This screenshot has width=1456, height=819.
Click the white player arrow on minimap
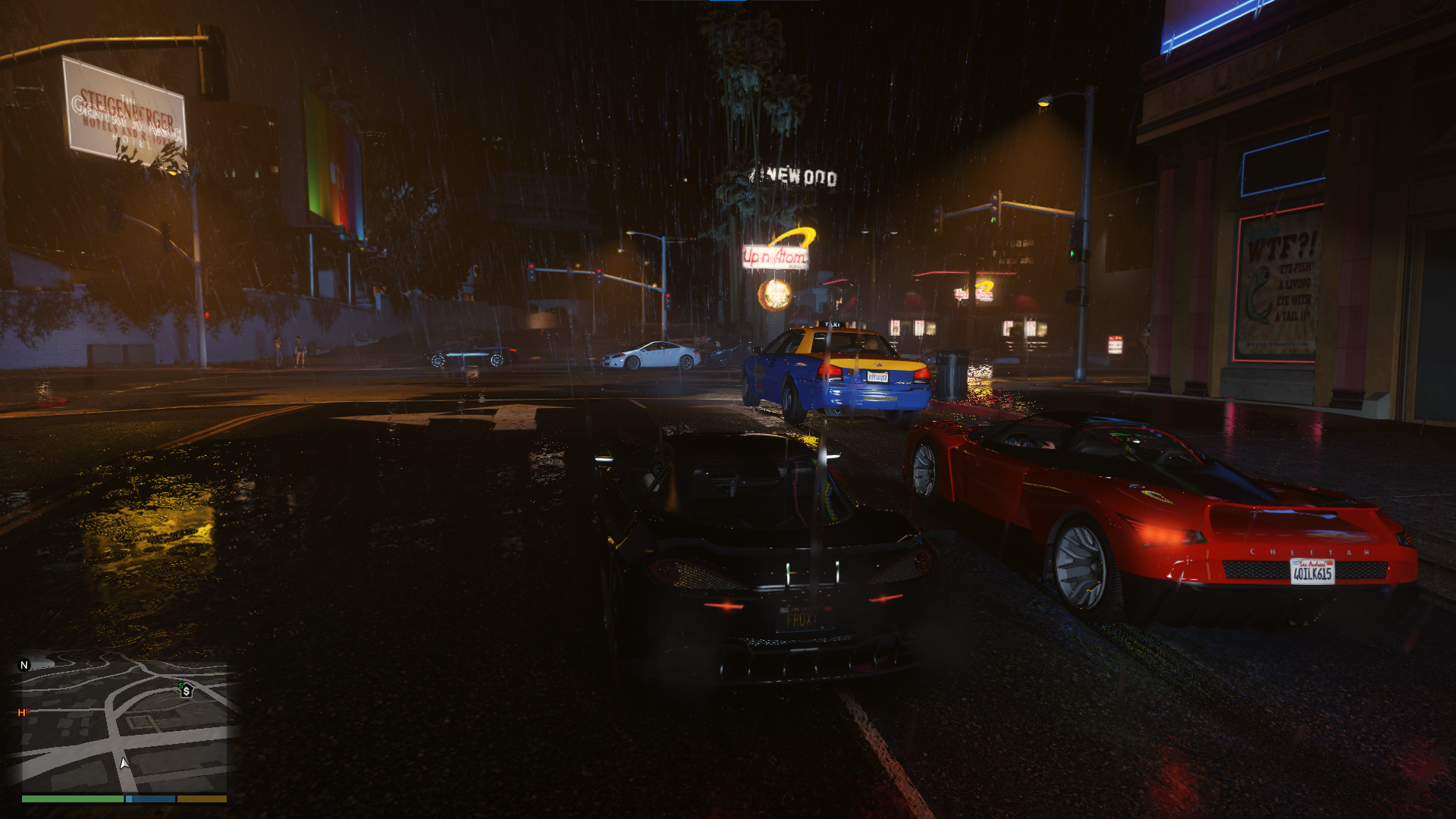click(124, 763)
